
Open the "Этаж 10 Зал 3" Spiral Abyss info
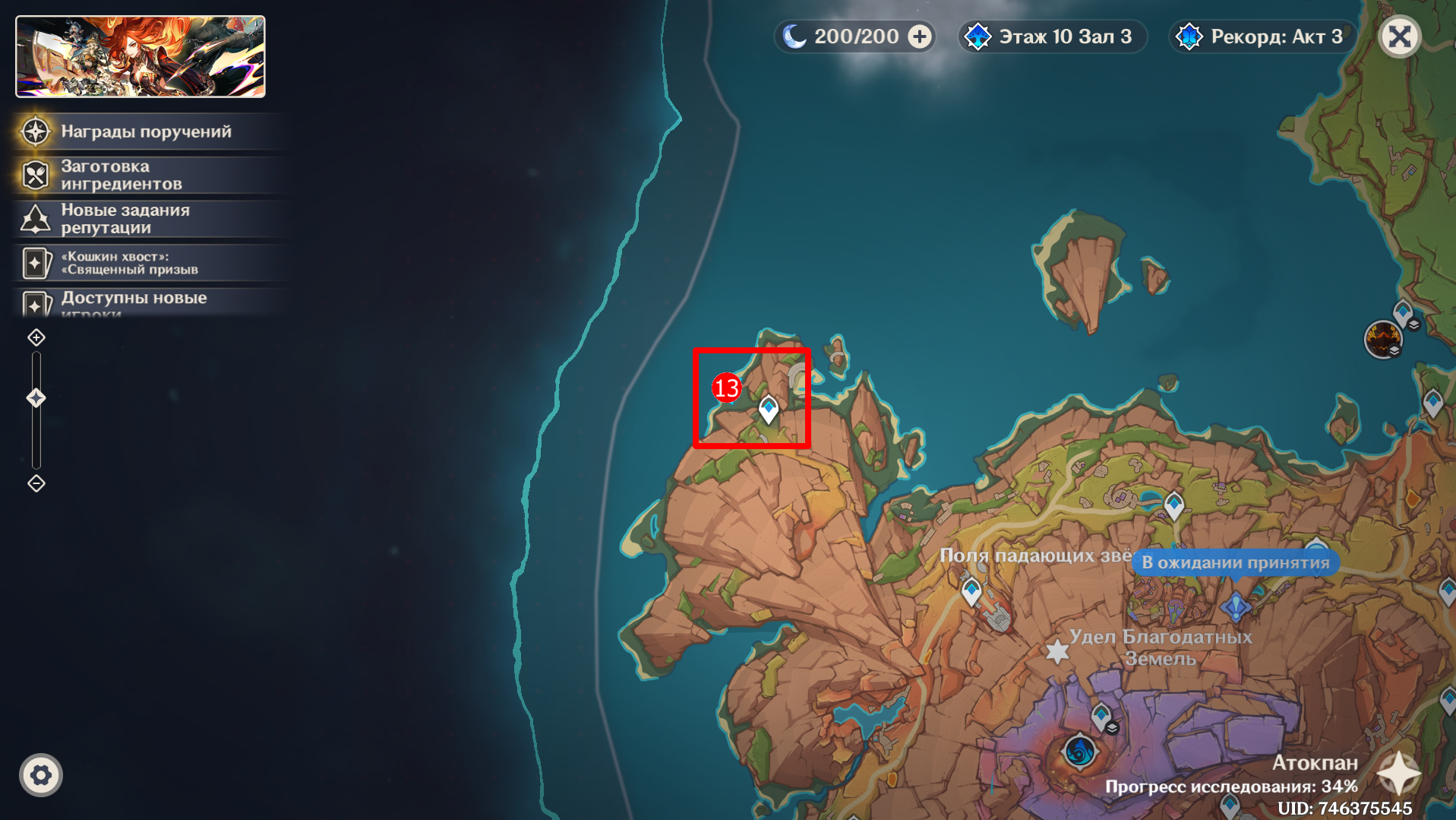[x=1052, y=36]
